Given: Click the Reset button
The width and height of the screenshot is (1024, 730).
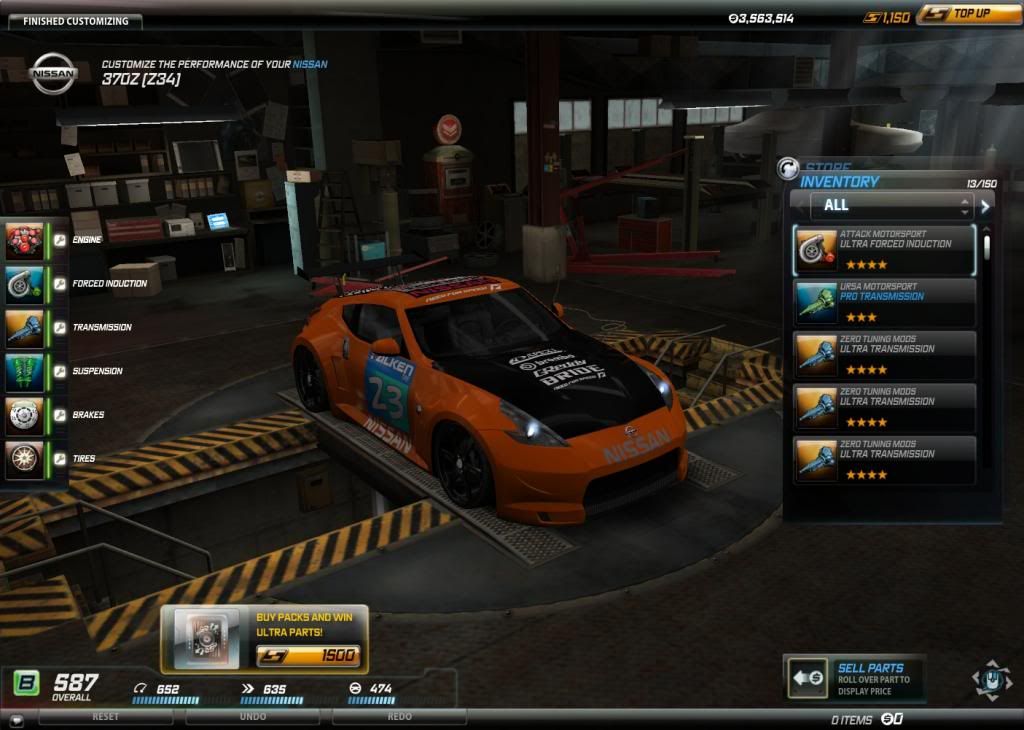Looking at the screenshot, I should [105, 717].
